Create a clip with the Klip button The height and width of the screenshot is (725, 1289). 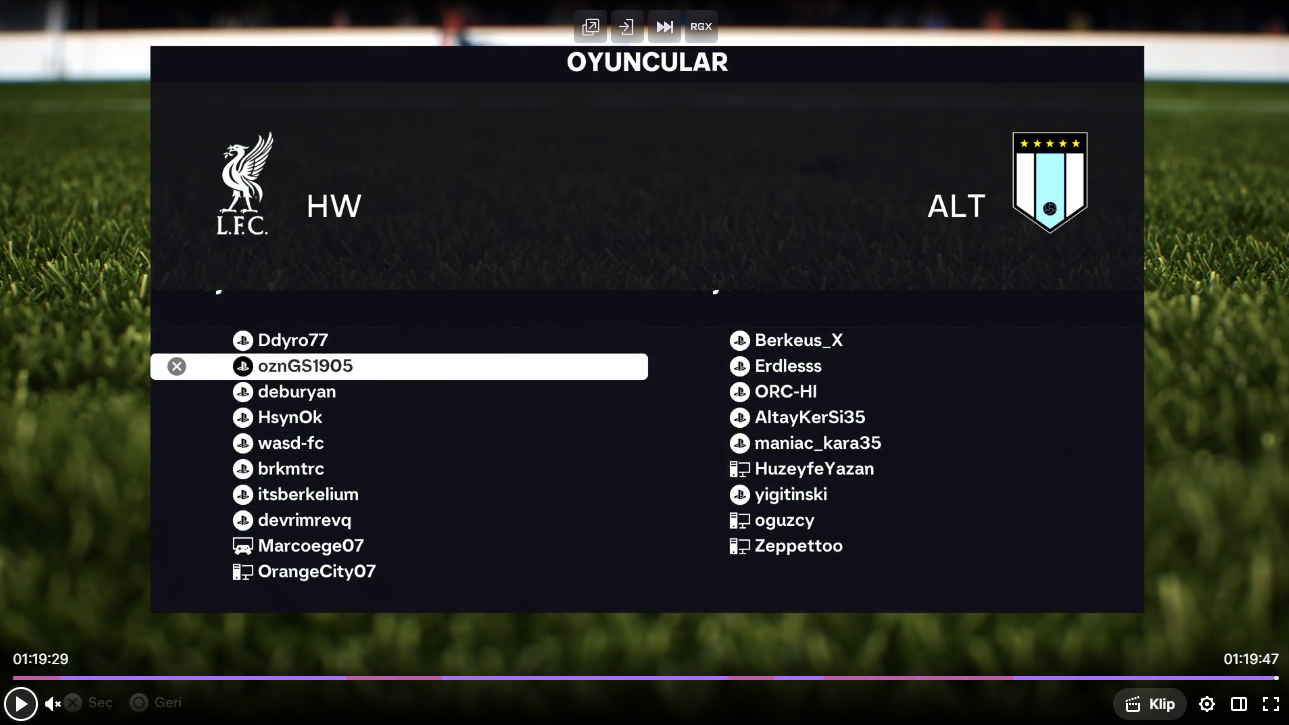(x=1150, y=704)
